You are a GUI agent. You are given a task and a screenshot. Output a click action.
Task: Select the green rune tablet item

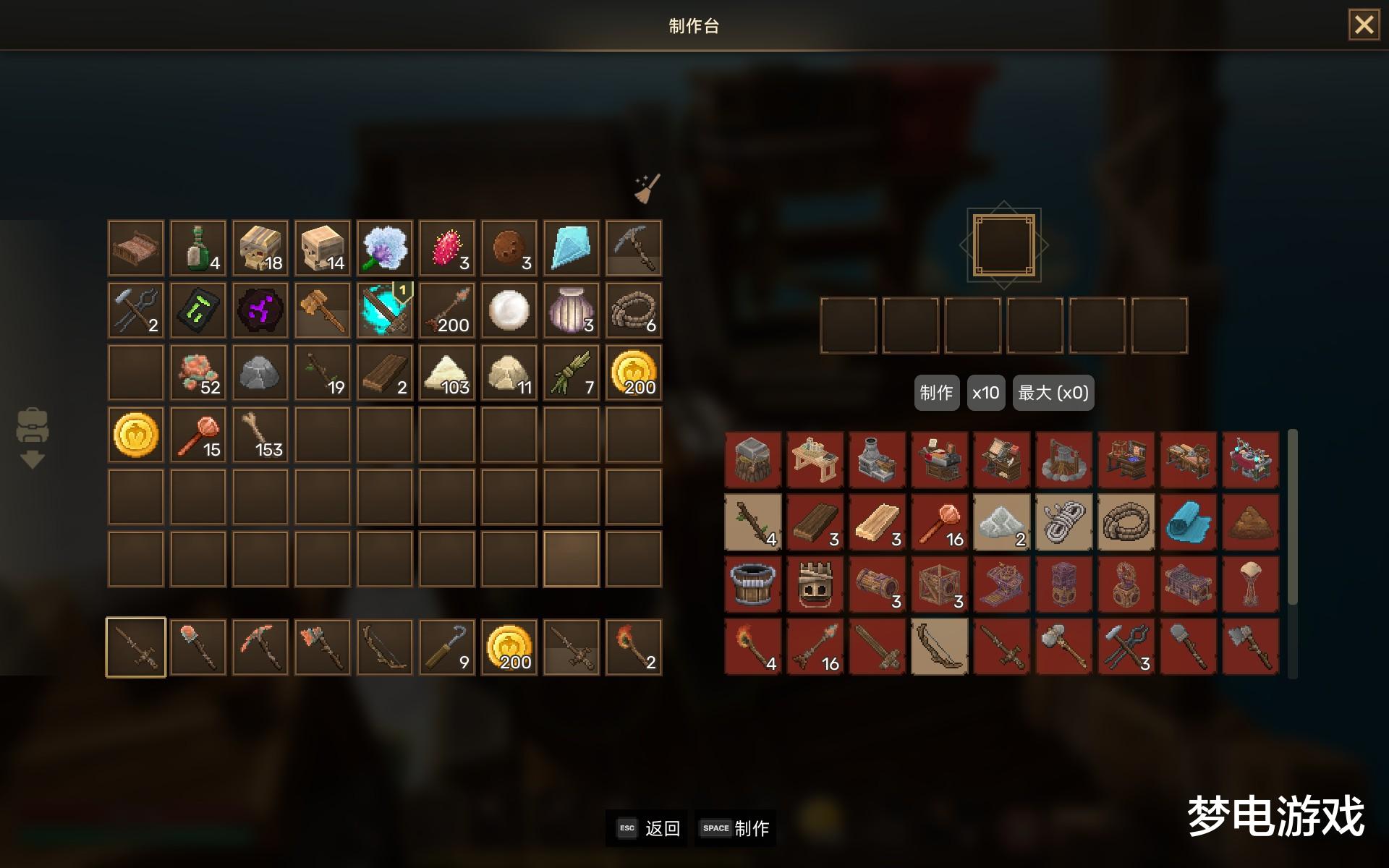point(198,310)
